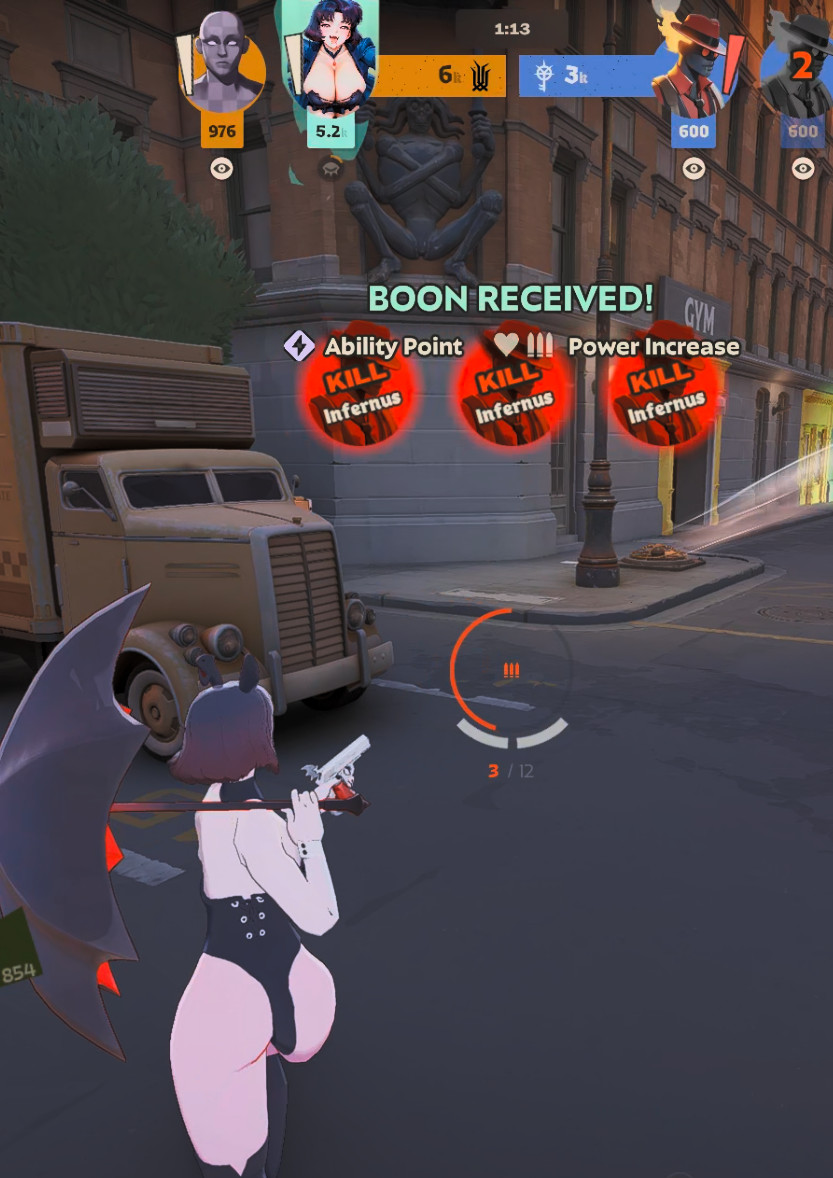The height and width of the screenshot is (1178, 833).
Task: Click the dark-haired anime girl hero portrait
Action: pos(329,60)
